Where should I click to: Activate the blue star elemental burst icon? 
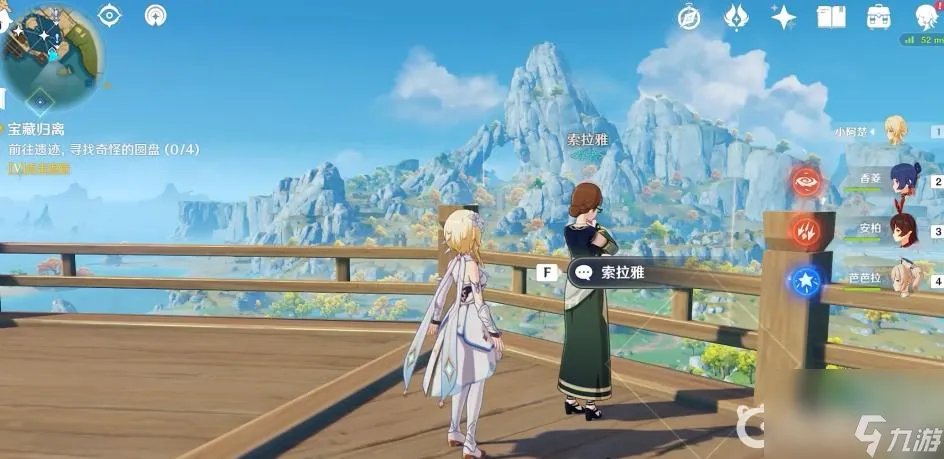pos(806,281)
